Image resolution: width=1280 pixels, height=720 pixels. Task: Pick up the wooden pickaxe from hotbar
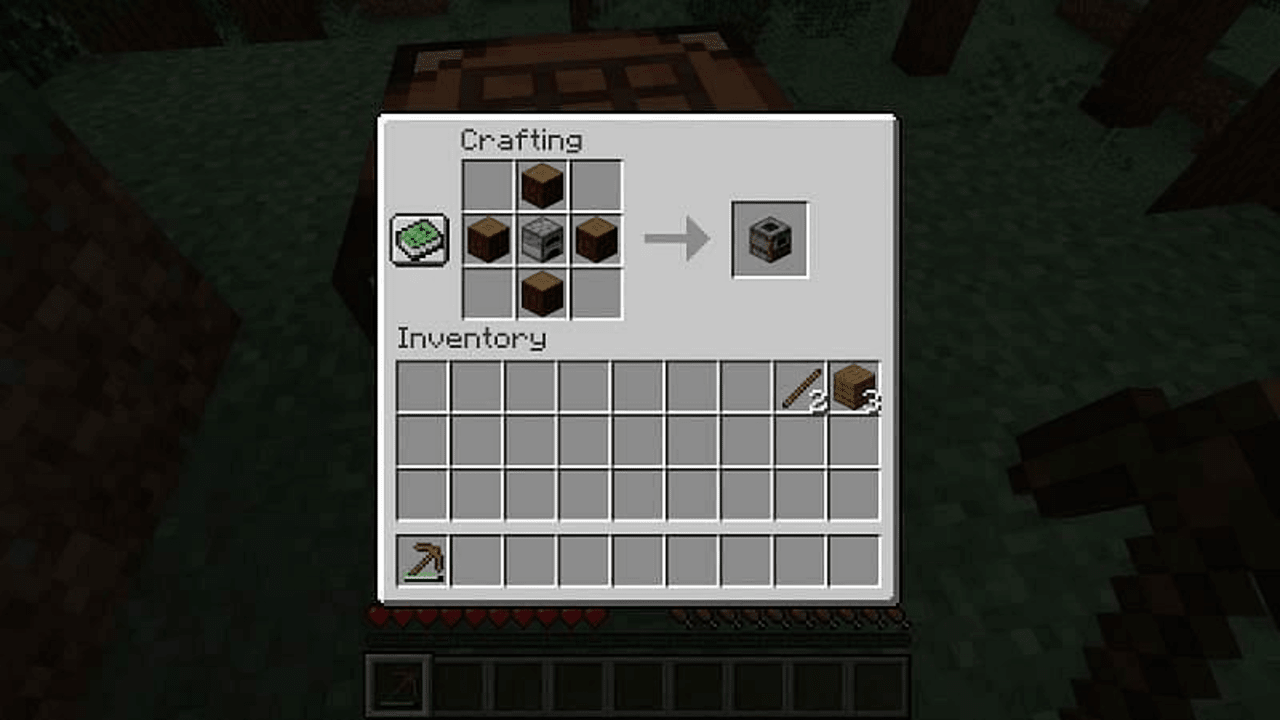click(x=423, y=560)
